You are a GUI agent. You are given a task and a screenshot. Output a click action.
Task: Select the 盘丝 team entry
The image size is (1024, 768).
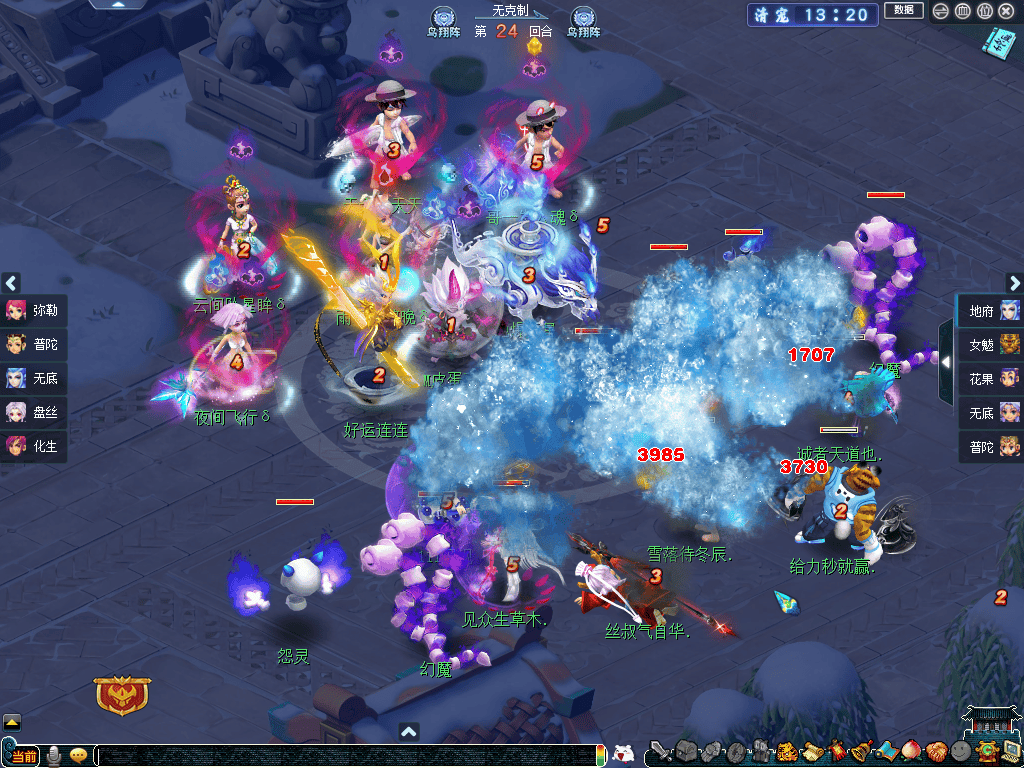tap(34, 412)
